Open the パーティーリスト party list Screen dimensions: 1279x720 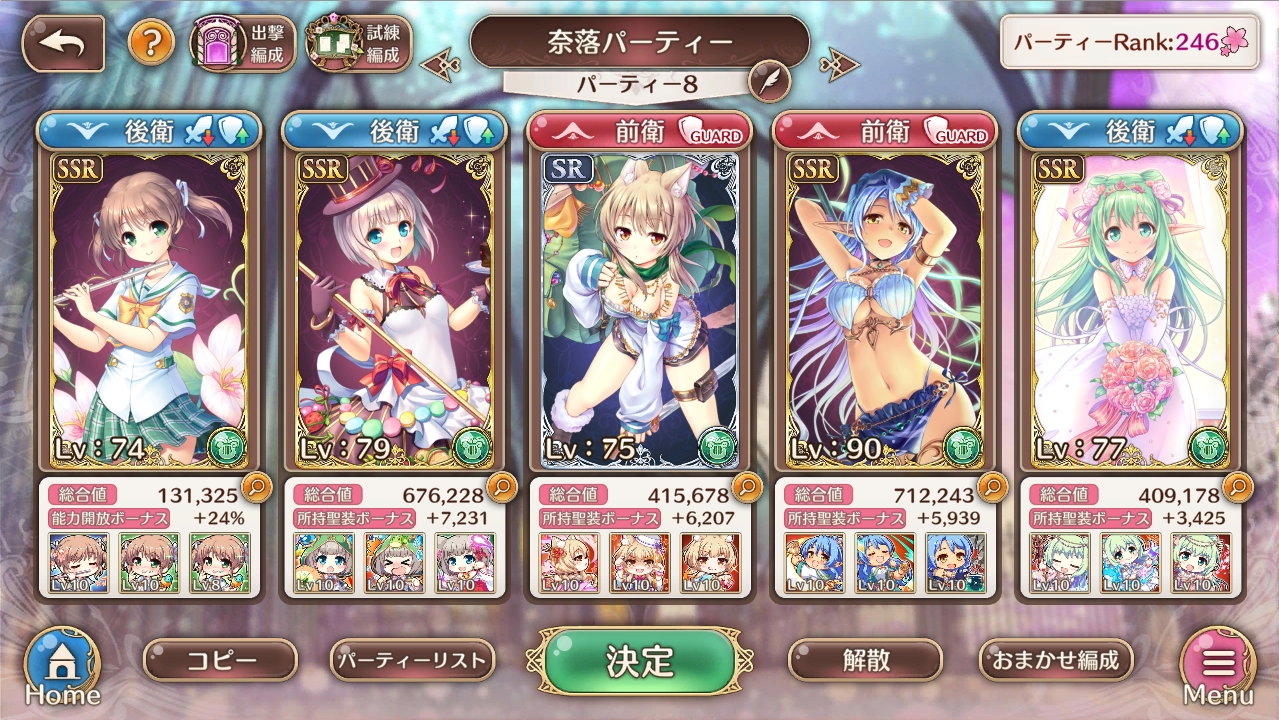tap(412, 660)
